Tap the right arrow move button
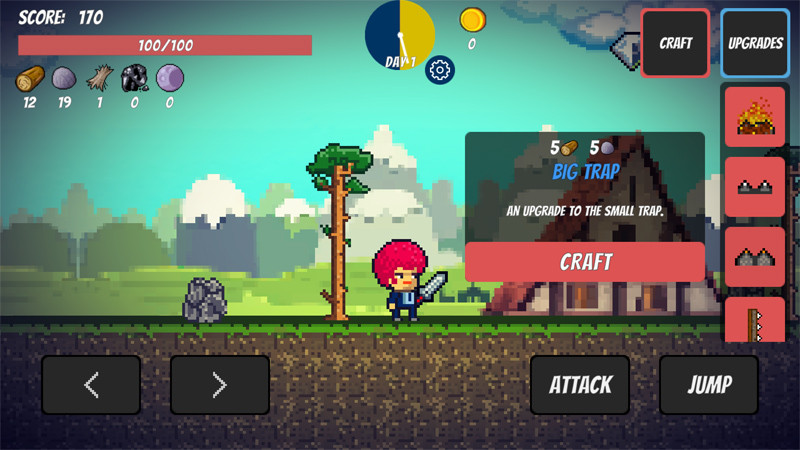Viewport: 800px width, 450px height. (220, 385)
